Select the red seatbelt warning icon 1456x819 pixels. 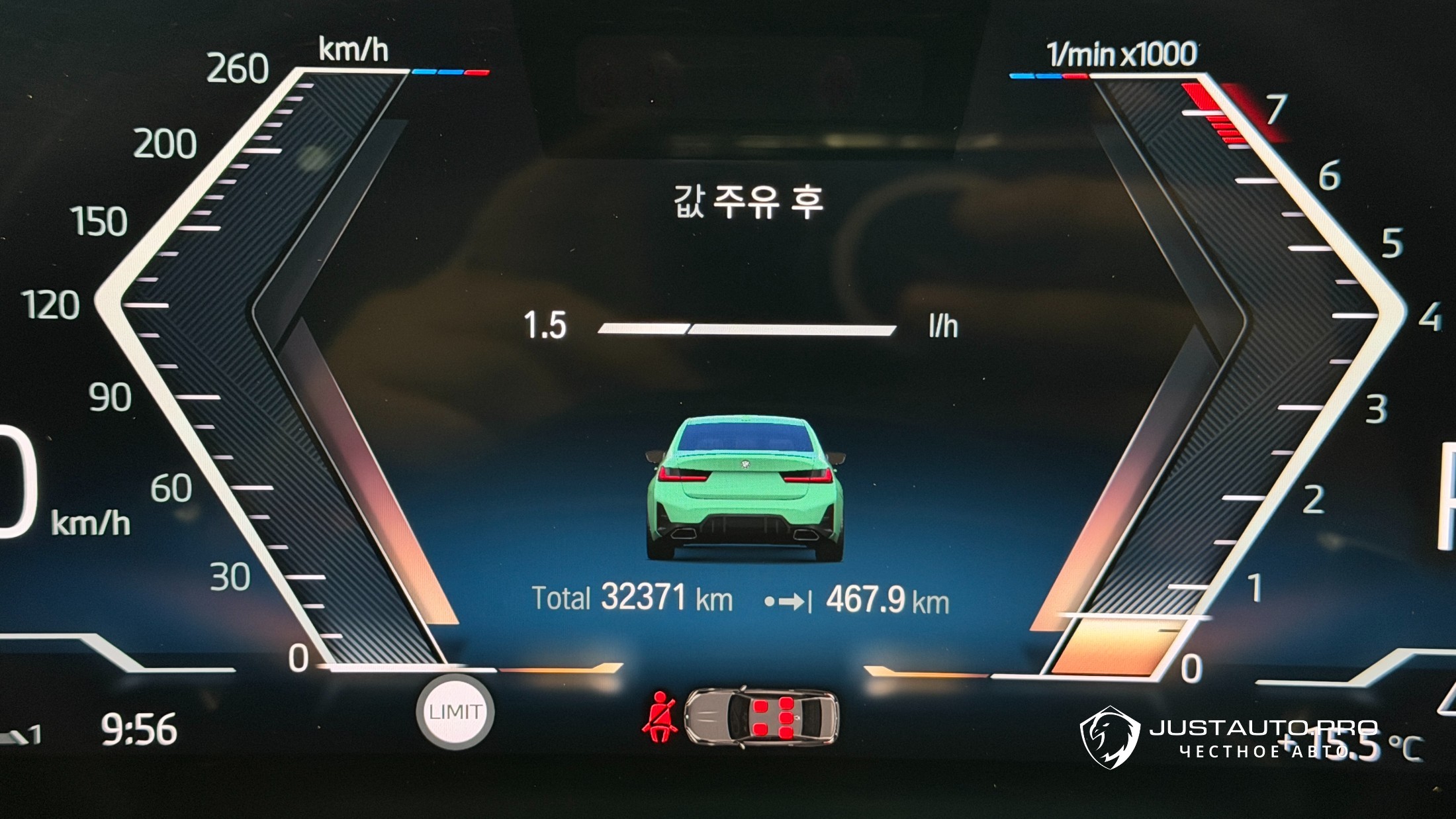coord(660,718)
